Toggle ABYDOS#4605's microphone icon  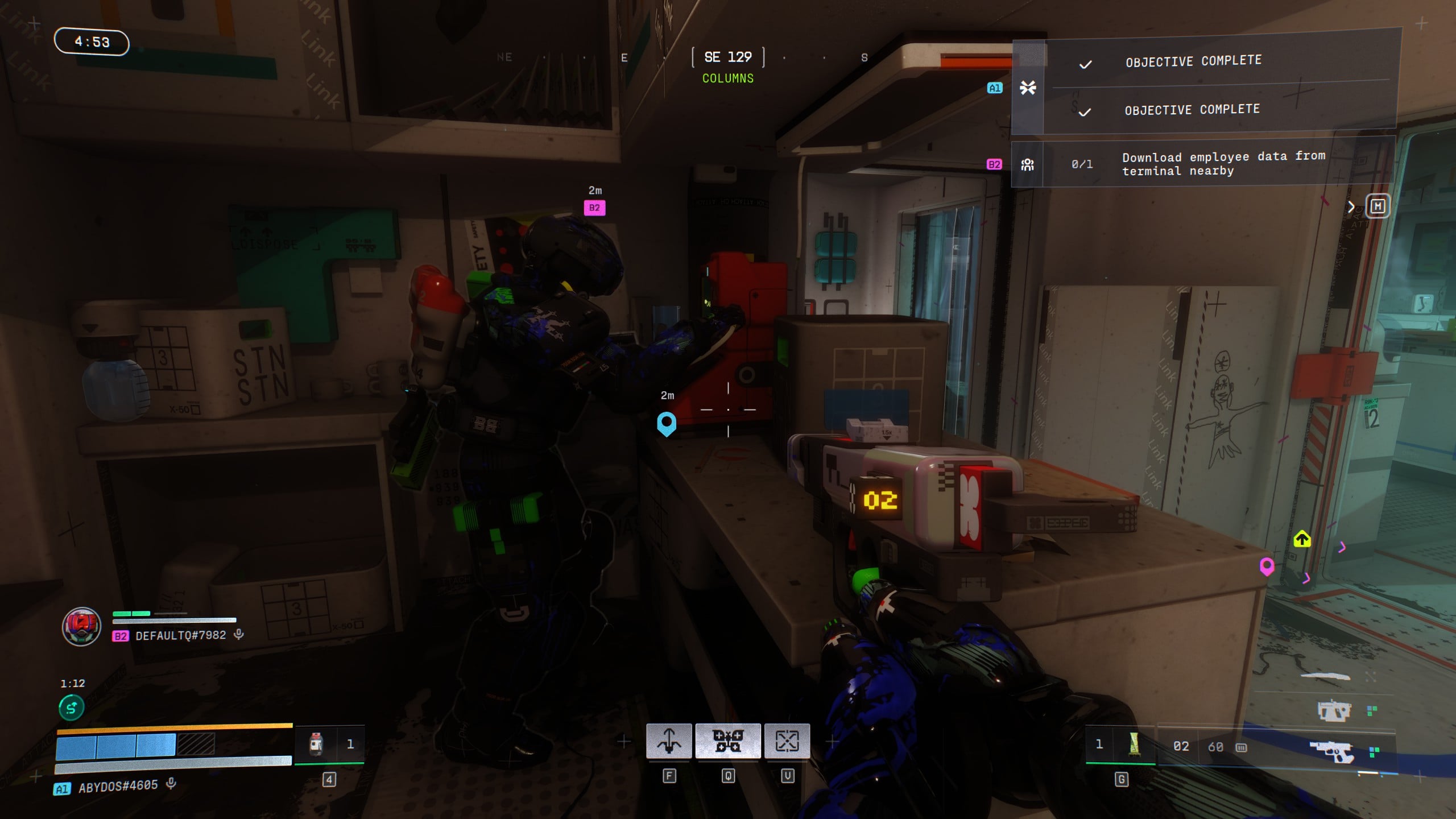171,784
